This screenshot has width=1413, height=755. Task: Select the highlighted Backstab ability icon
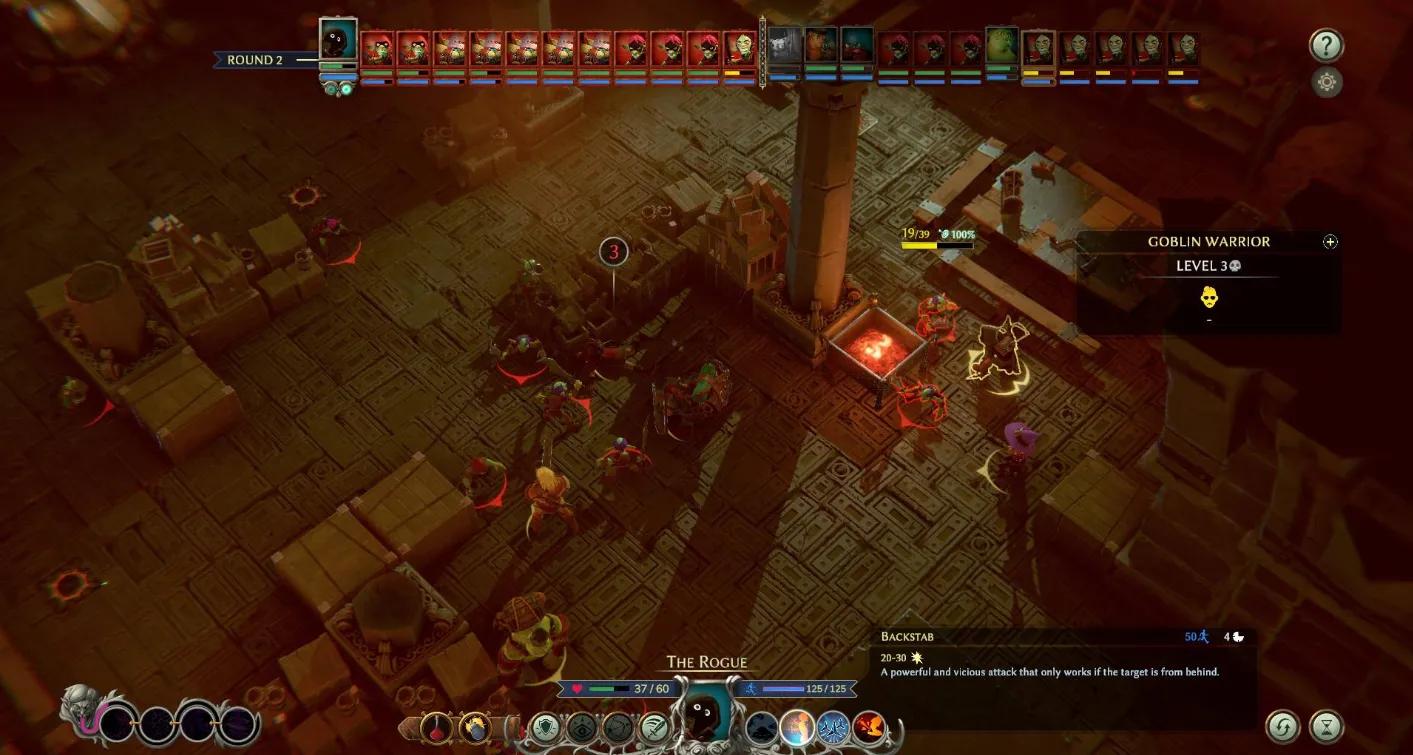coord(797,726)
